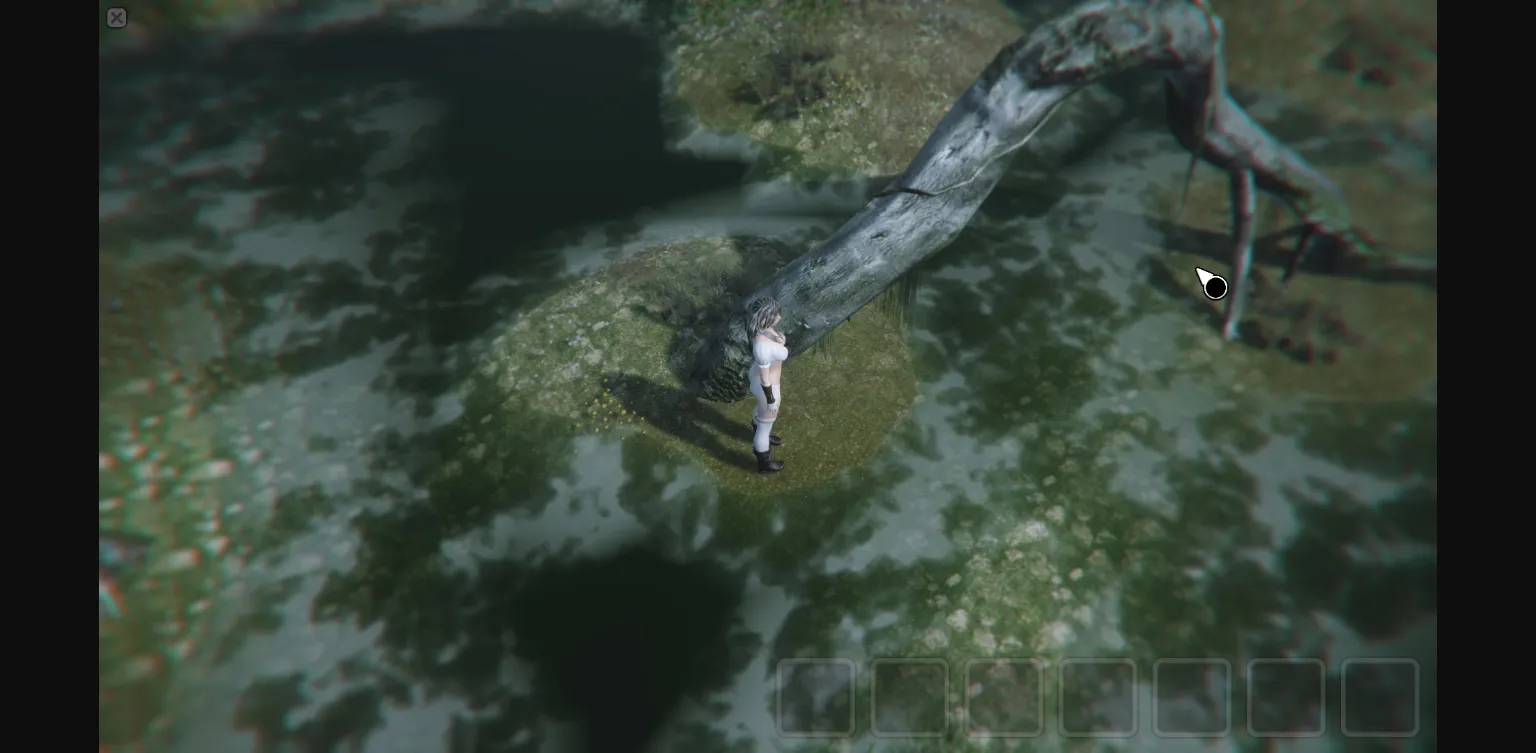Screen dimensions: 1536x753
Task: Select the fifth hotbar slot
Action: tap(1193, 697)
